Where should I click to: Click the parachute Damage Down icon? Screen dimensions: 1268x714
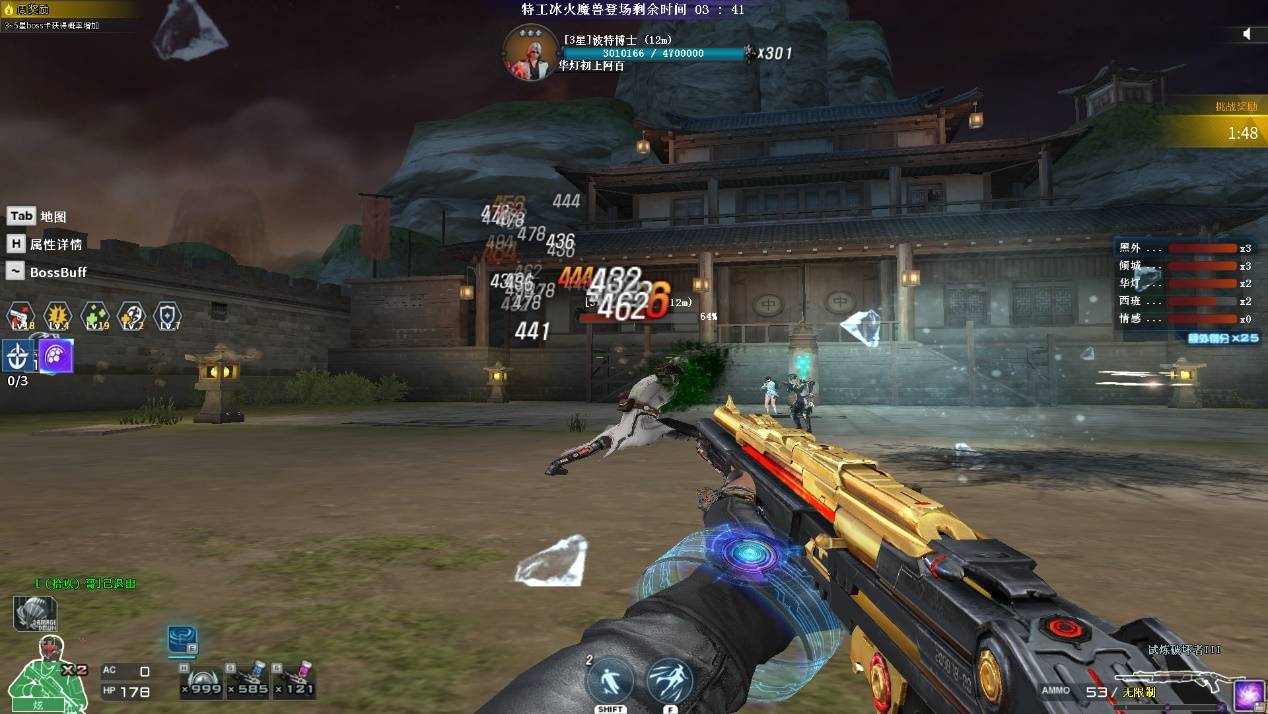point(35,613)
